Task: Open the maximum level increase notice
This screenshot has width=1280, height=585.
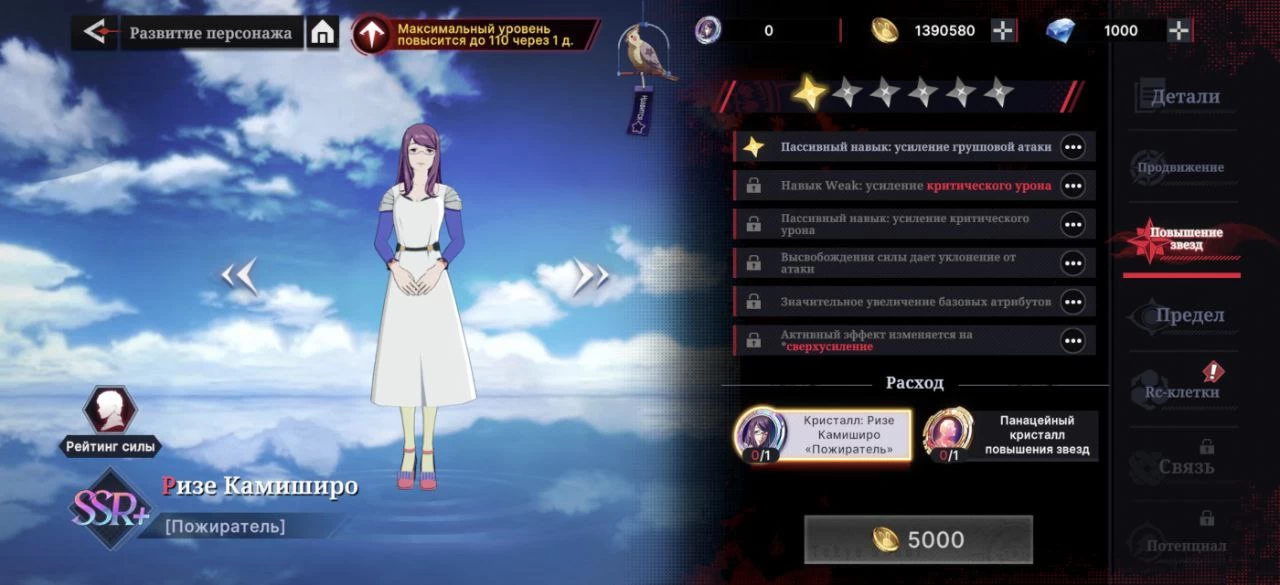Action: [476, 34]
